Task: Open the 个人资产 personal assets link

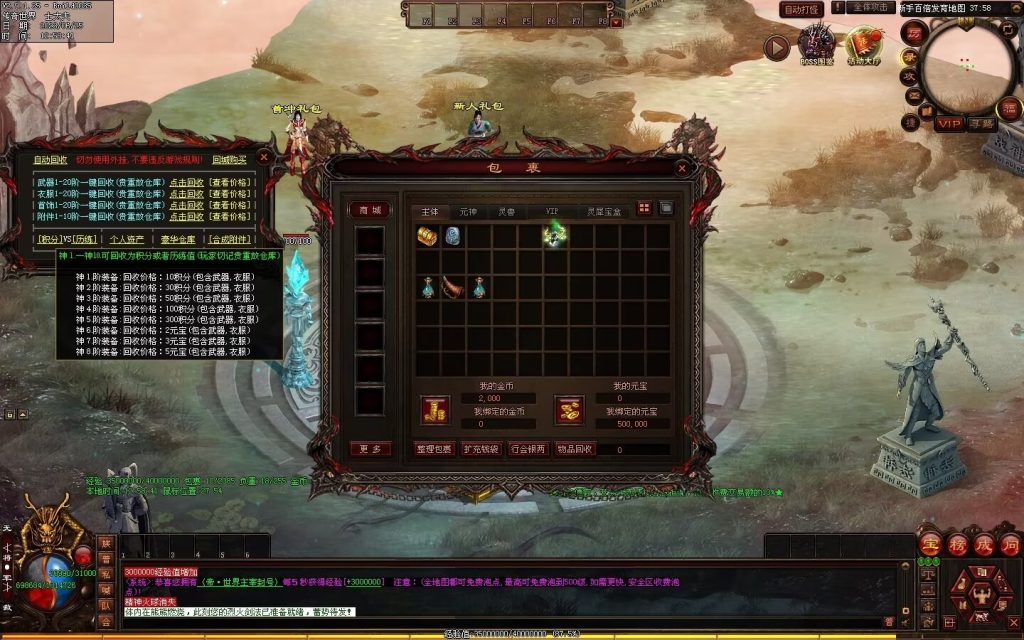Action: (126, 239)
